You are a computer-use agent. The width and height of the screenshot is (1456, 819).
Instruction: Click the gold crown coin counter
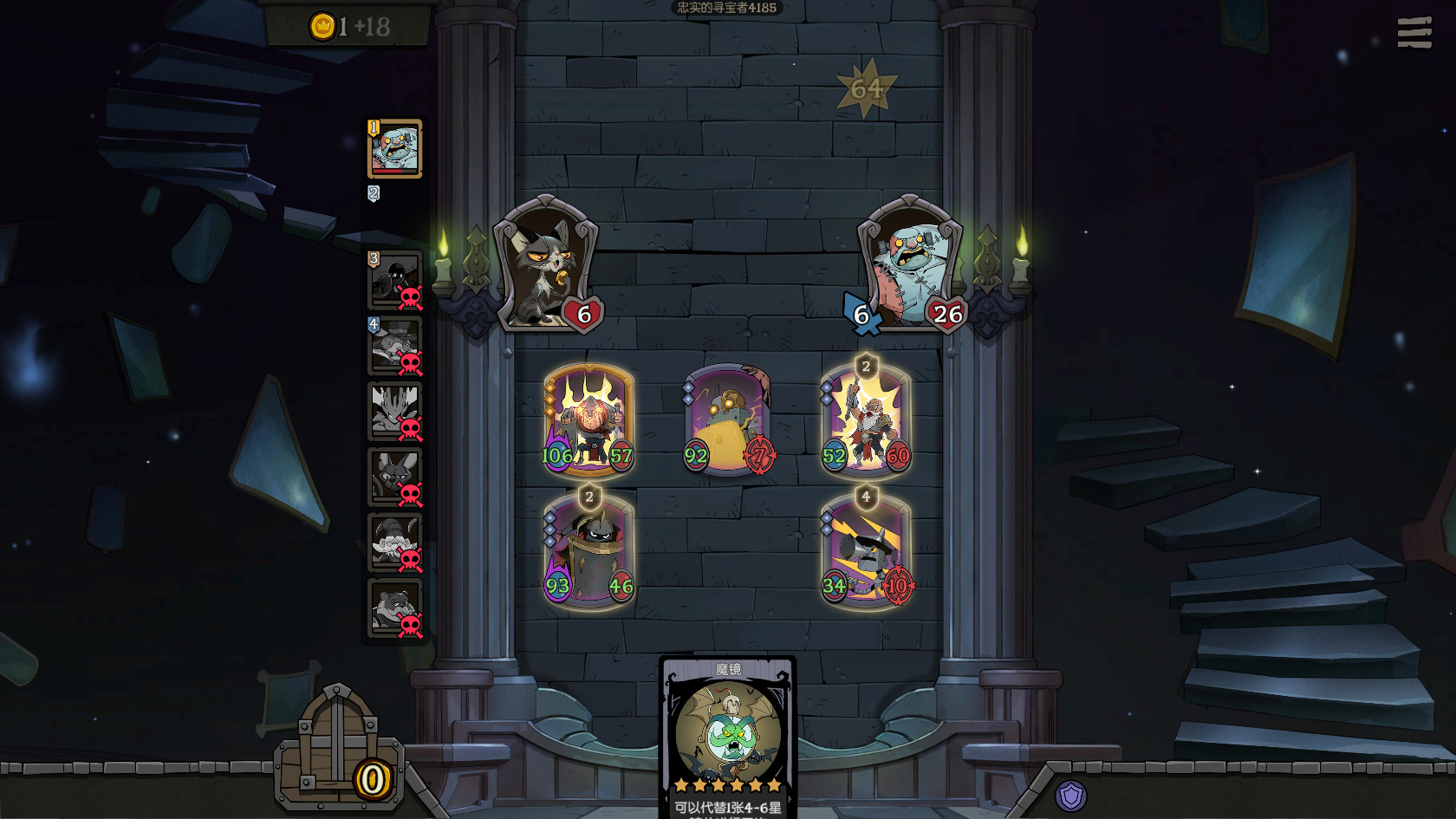tap(349, 27)
